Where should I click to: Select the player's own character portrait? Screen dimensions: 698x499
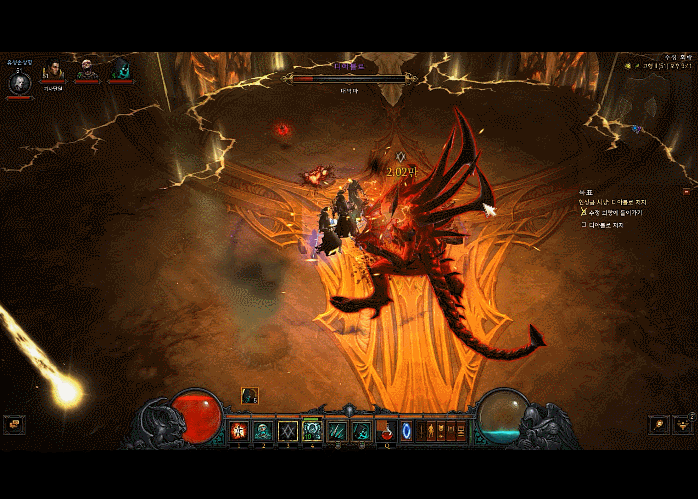(19, 82)
